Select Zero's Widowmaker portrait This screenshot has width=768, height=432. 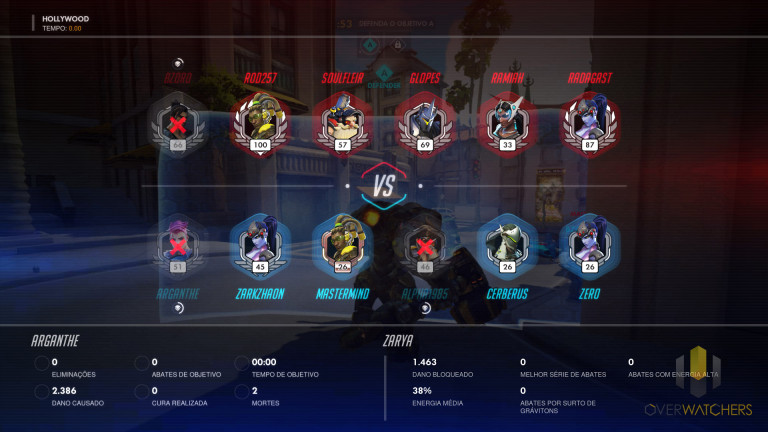tap(590, 243)
